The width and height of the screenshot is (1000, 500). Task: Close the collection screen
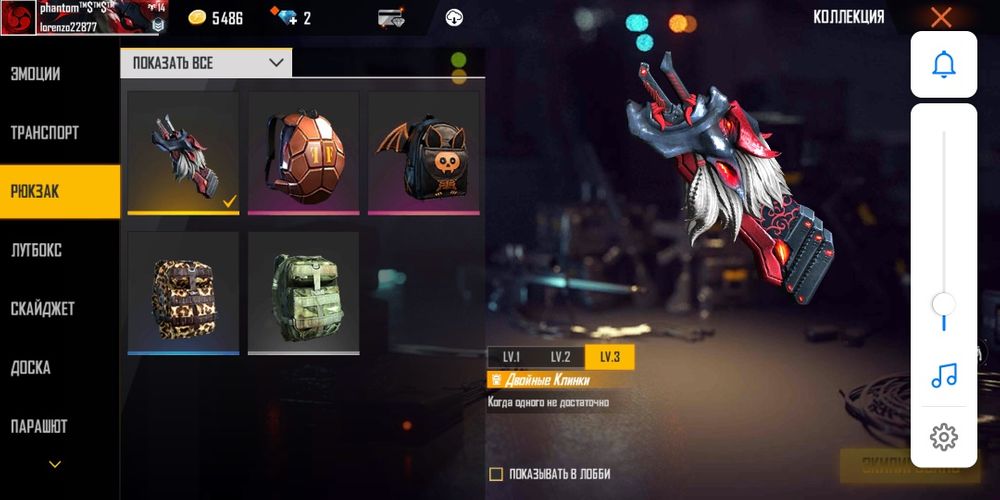coord(941,17)
